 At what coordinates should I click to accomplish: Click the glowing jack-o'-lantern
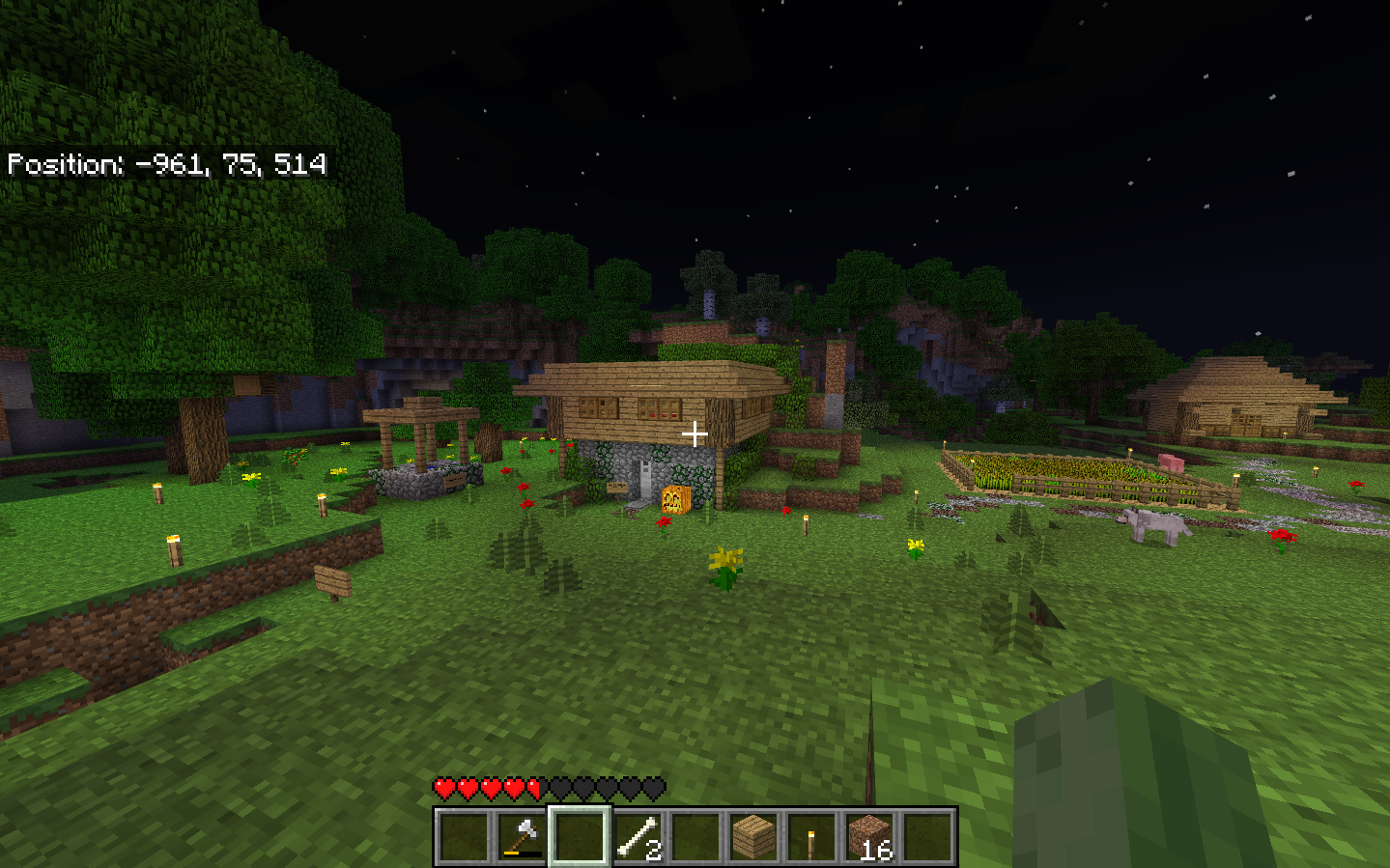click(x=675, y=499)
